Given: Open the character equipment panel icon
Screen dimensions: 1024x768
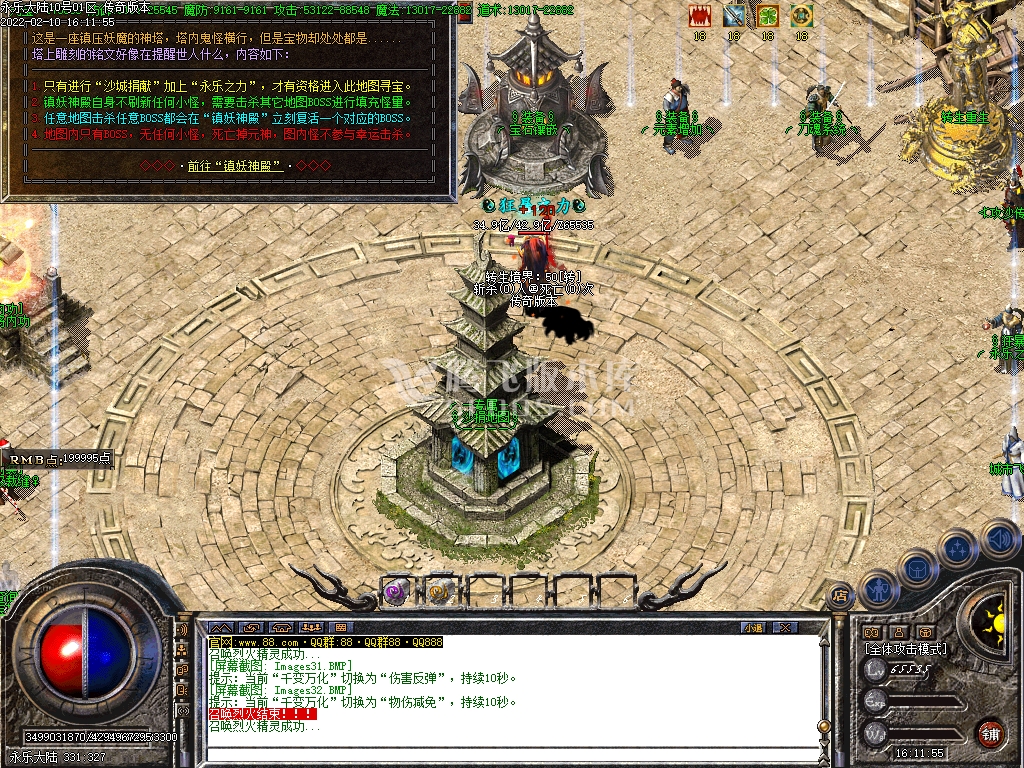Looking at the screenshot, I should 877,589.
